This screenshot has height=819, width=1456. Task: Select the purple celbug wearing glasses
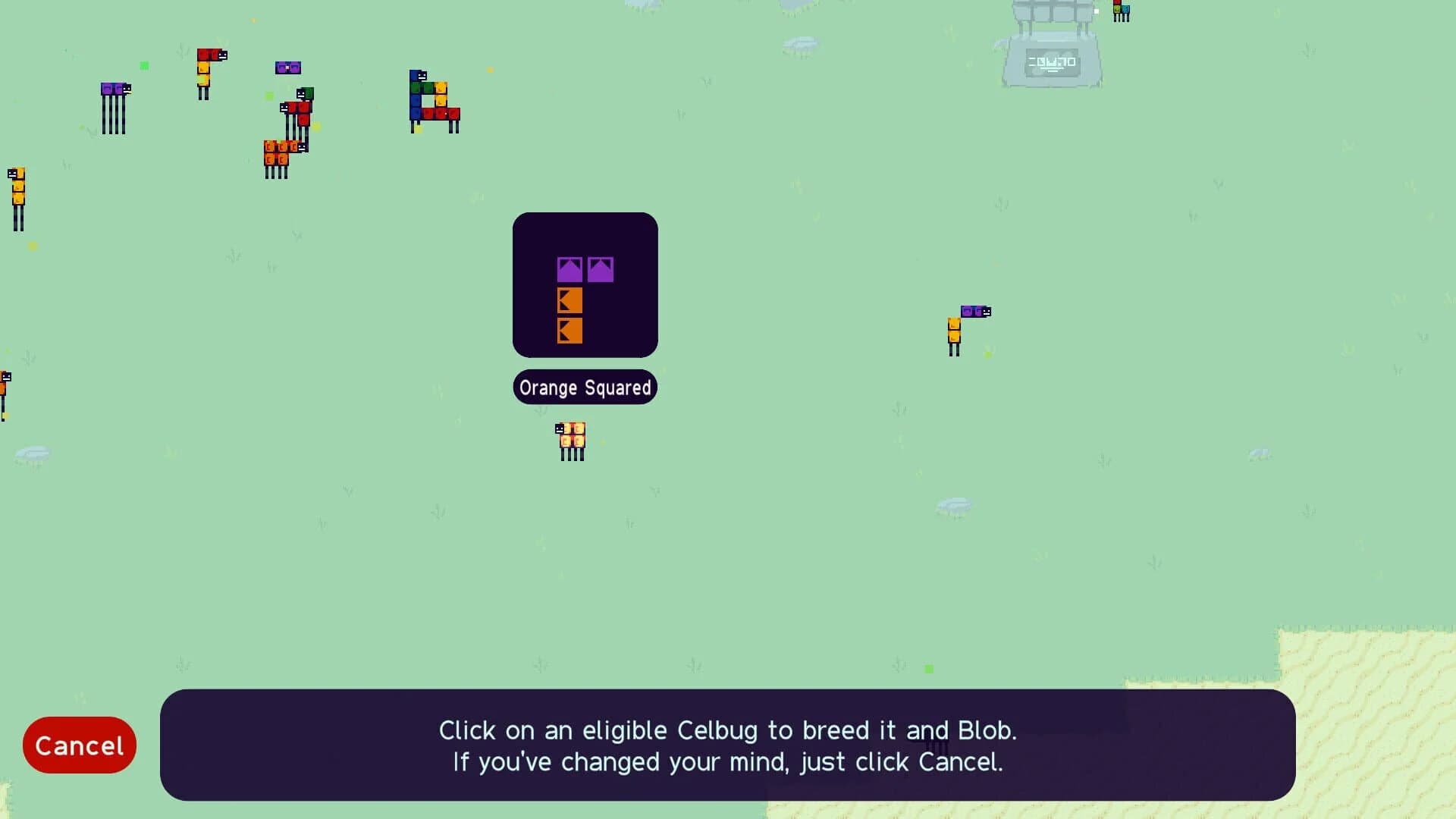tap(290, 68)
